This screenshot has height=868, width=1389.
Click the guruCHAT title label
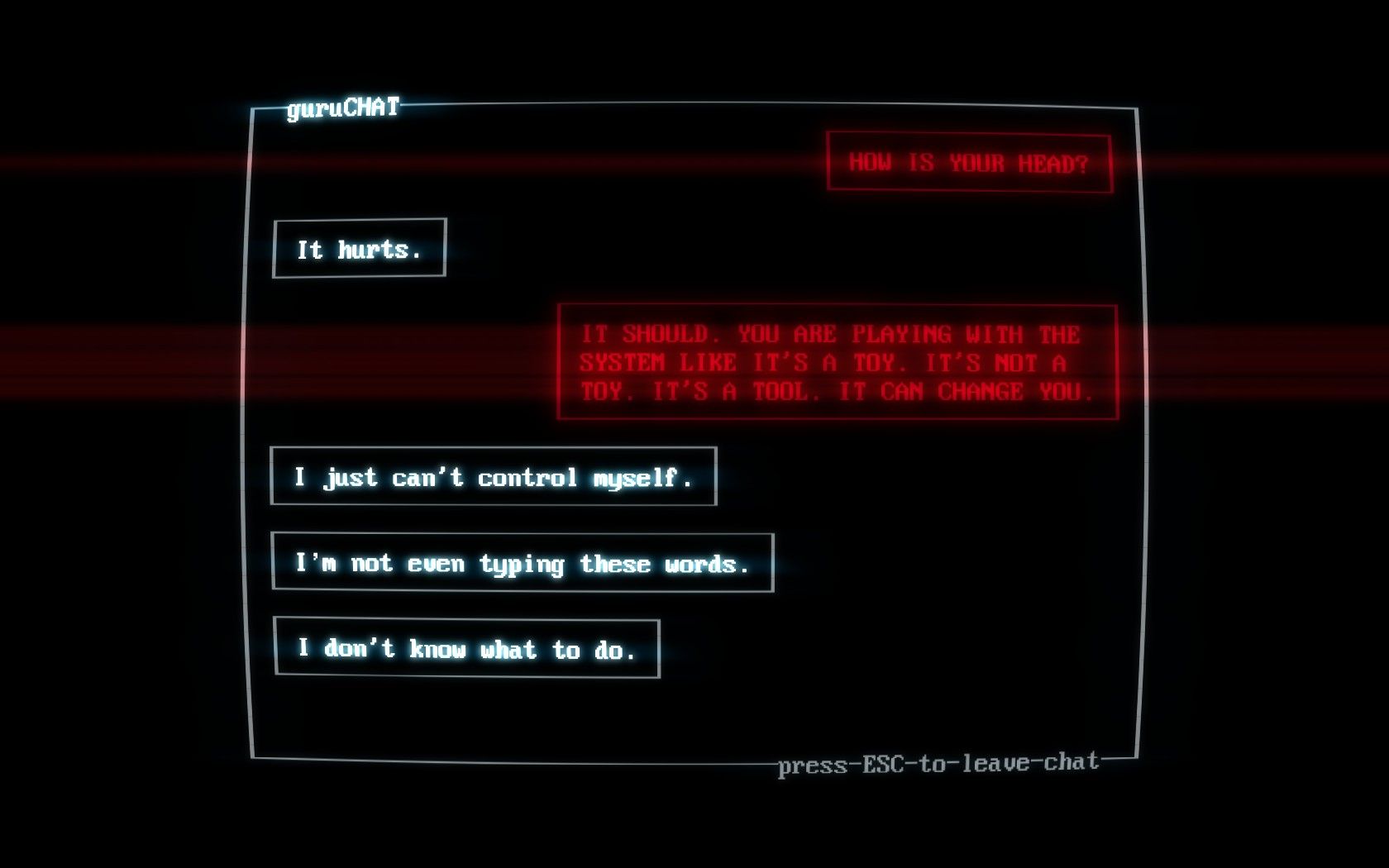point(344,106)
